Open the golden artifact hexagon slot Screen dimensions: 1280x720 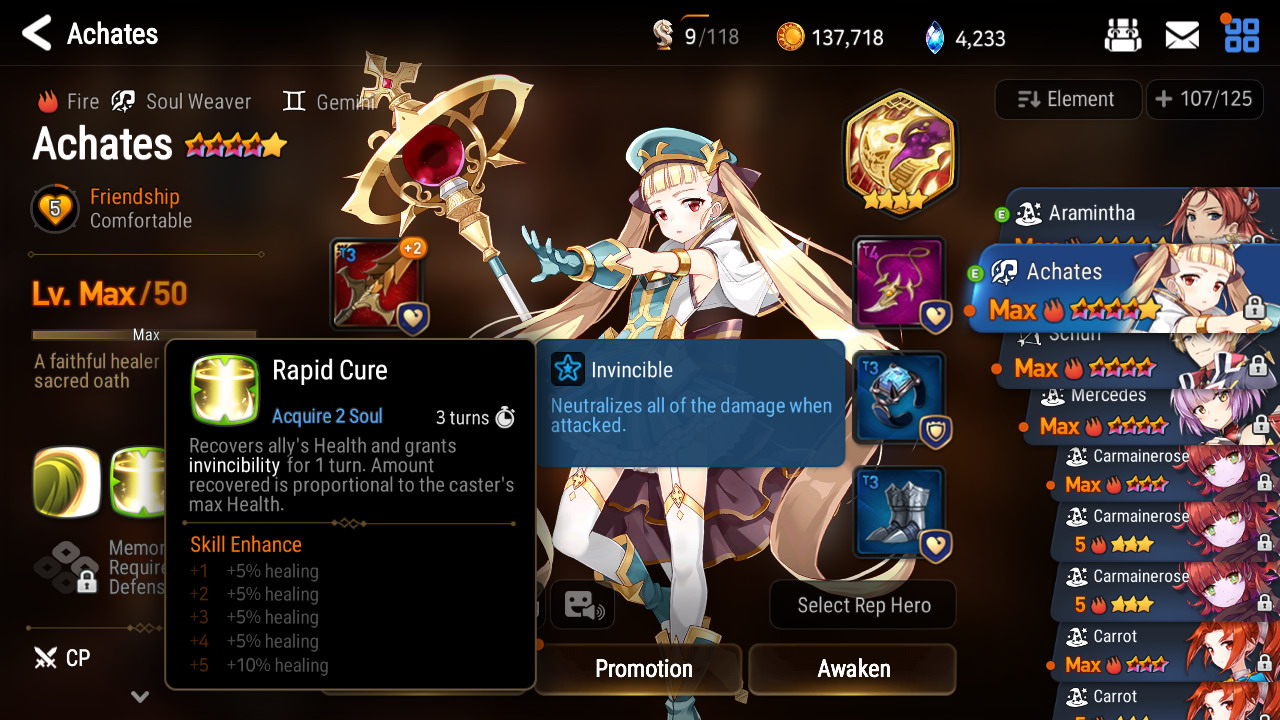[899, 150]
